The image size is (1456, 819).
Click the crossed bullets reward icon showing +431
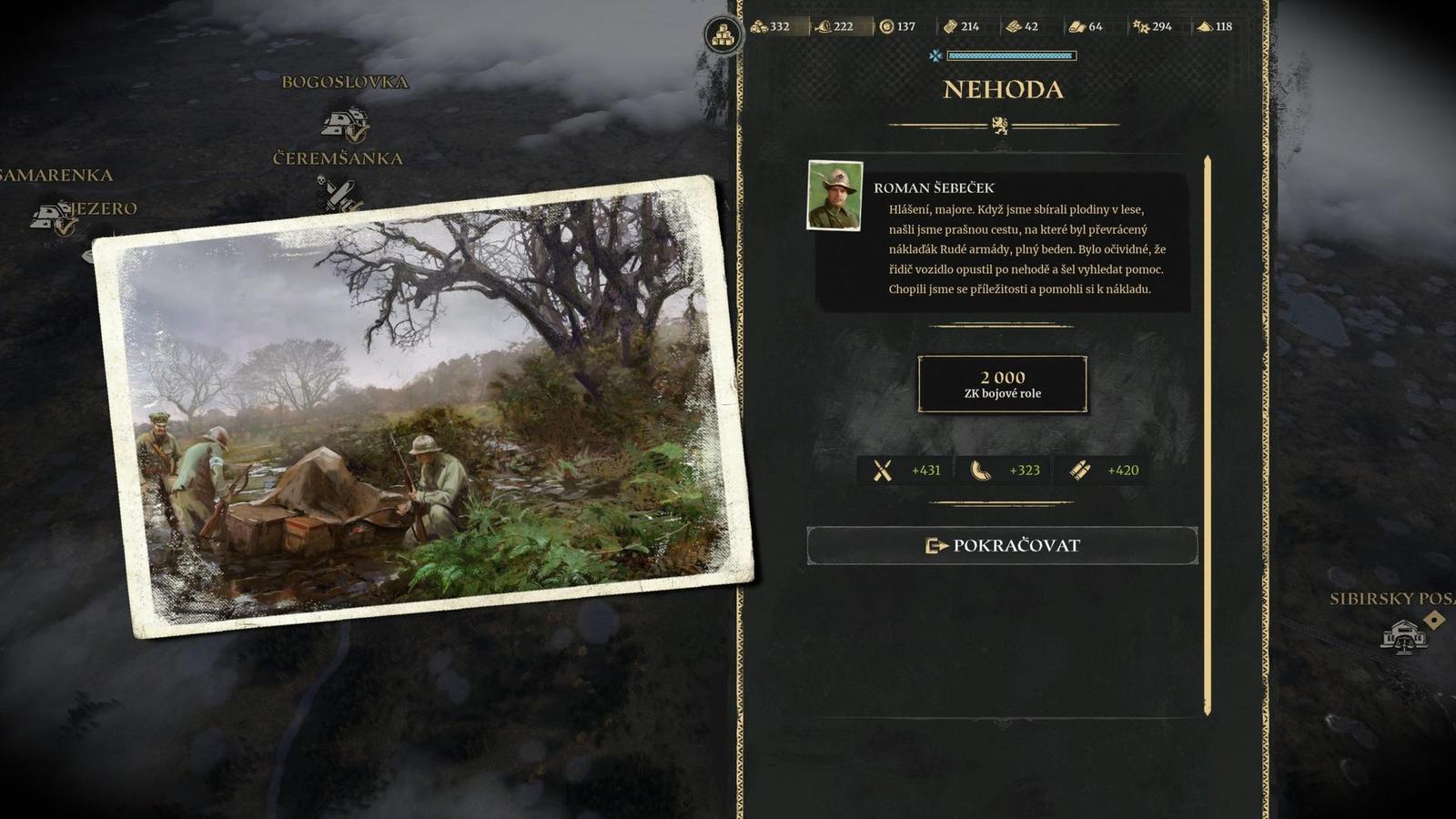click(880, 470)
